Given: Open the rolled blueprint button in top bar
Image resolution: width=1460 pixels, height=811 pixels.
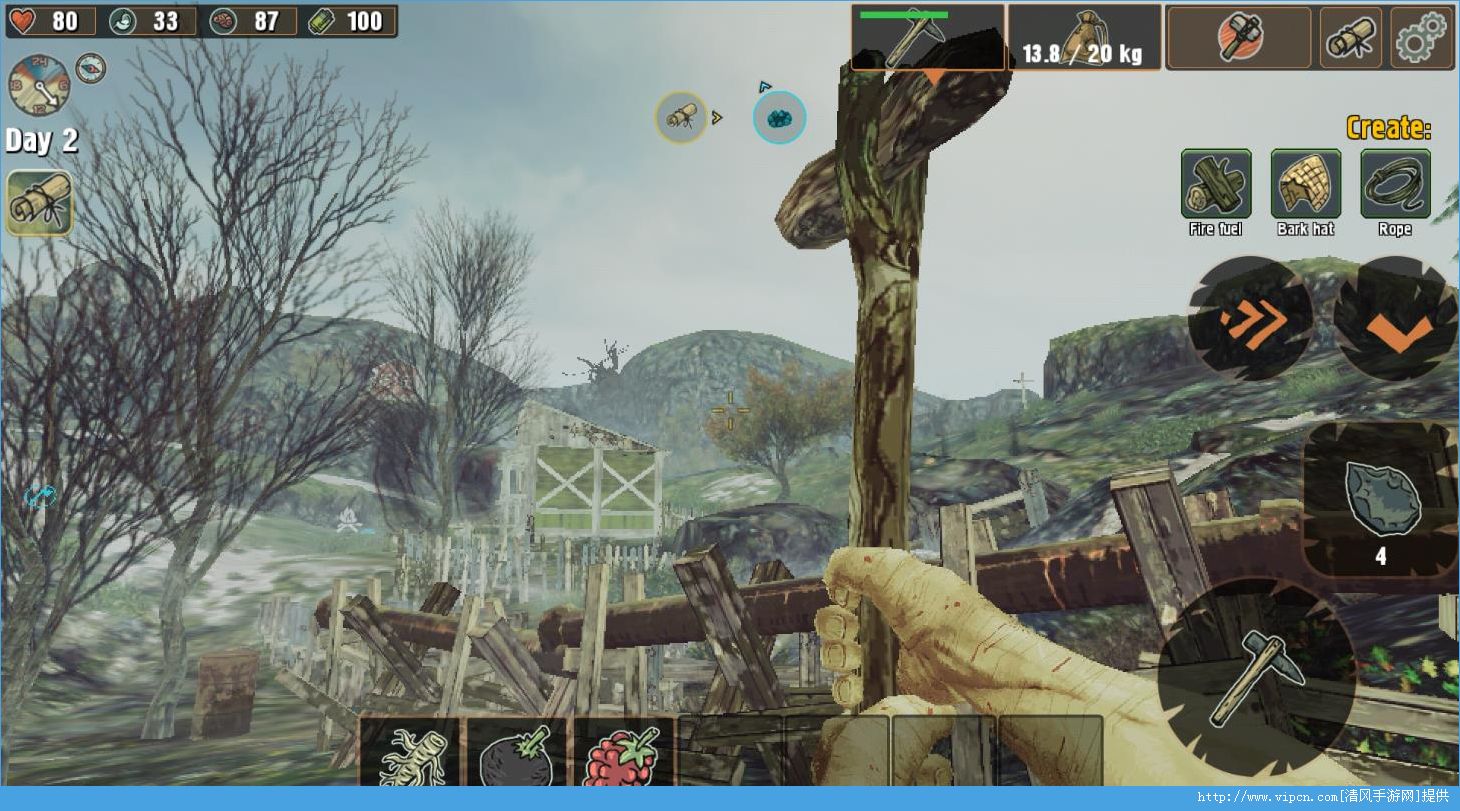Looking at the screenshot, I should click(x=1351, y=39).
